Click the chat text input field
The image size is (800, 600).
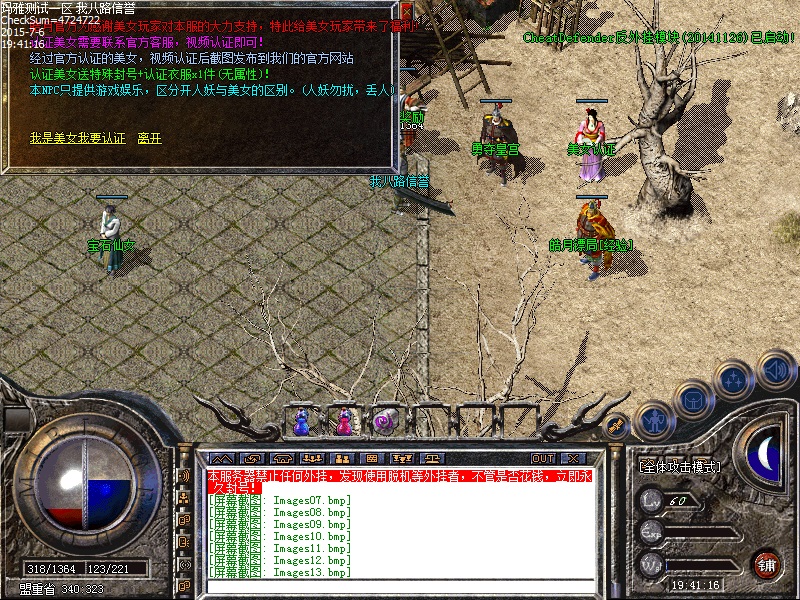(400, 586)
